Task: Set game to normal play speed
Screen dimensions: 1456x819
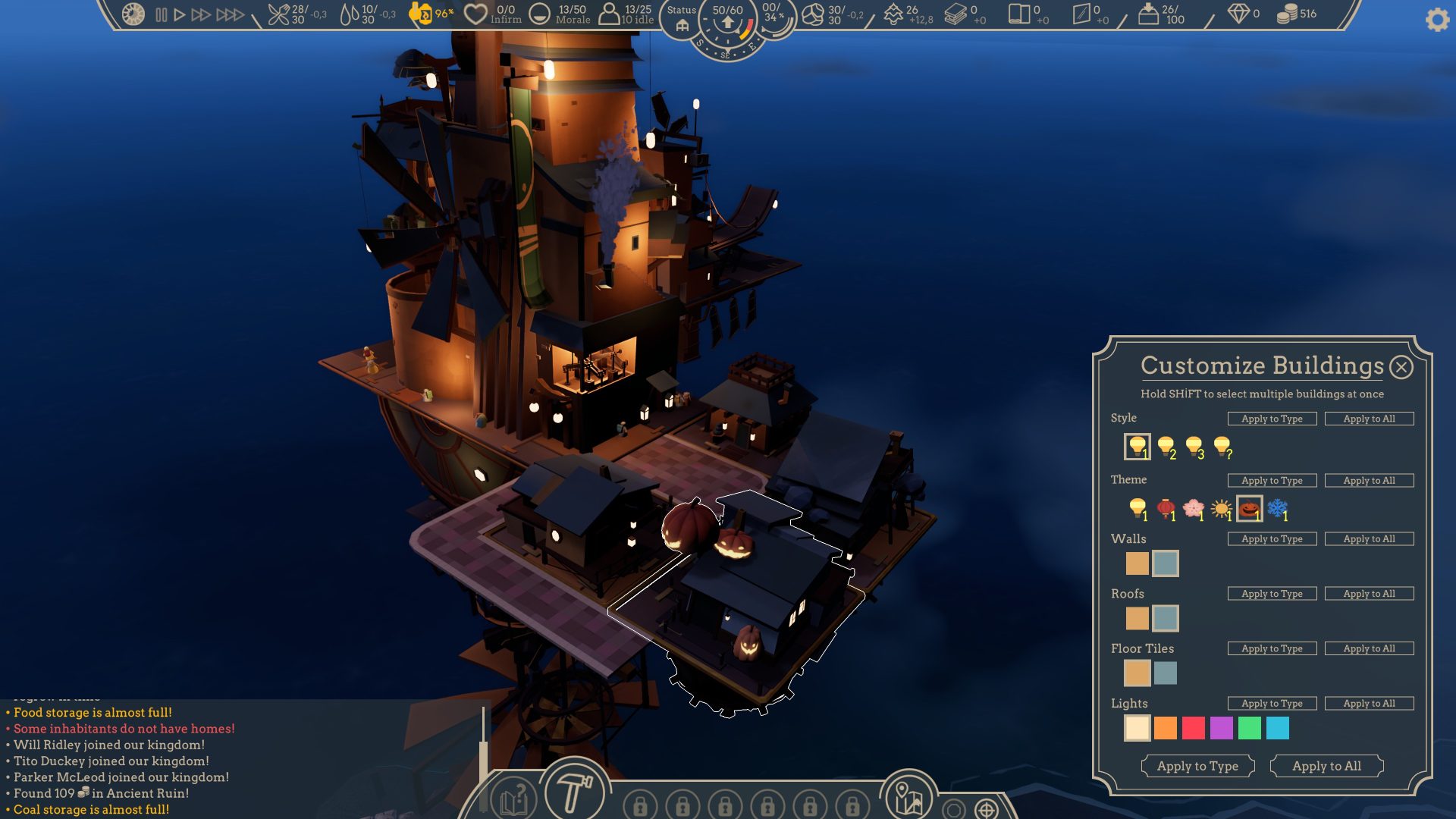Action: coord(180,14)
